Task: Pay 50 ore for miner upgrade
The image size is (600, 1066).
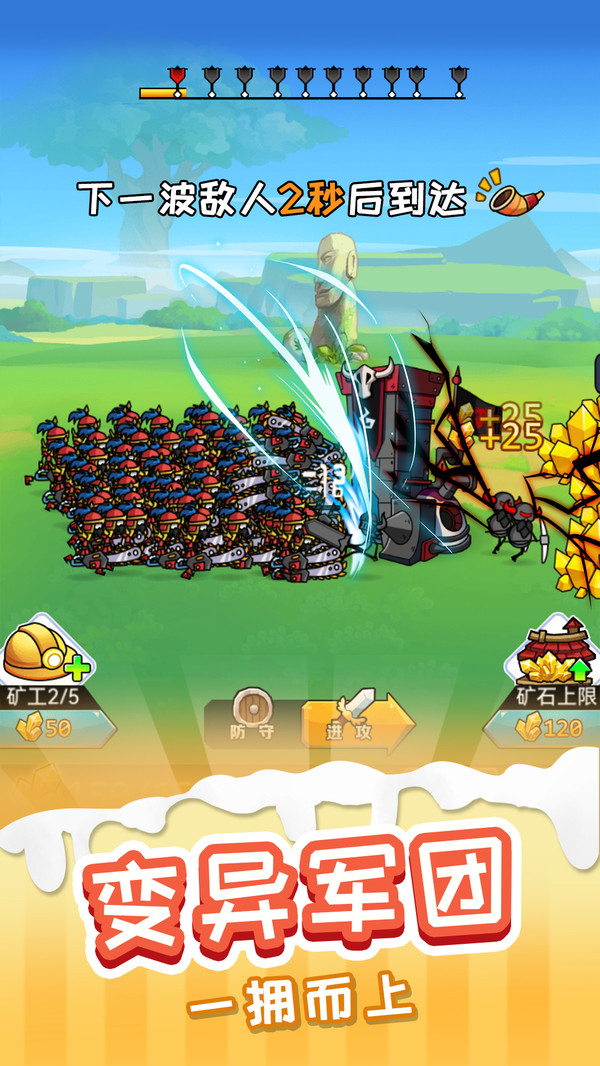Action: click(x=48, y=728)
